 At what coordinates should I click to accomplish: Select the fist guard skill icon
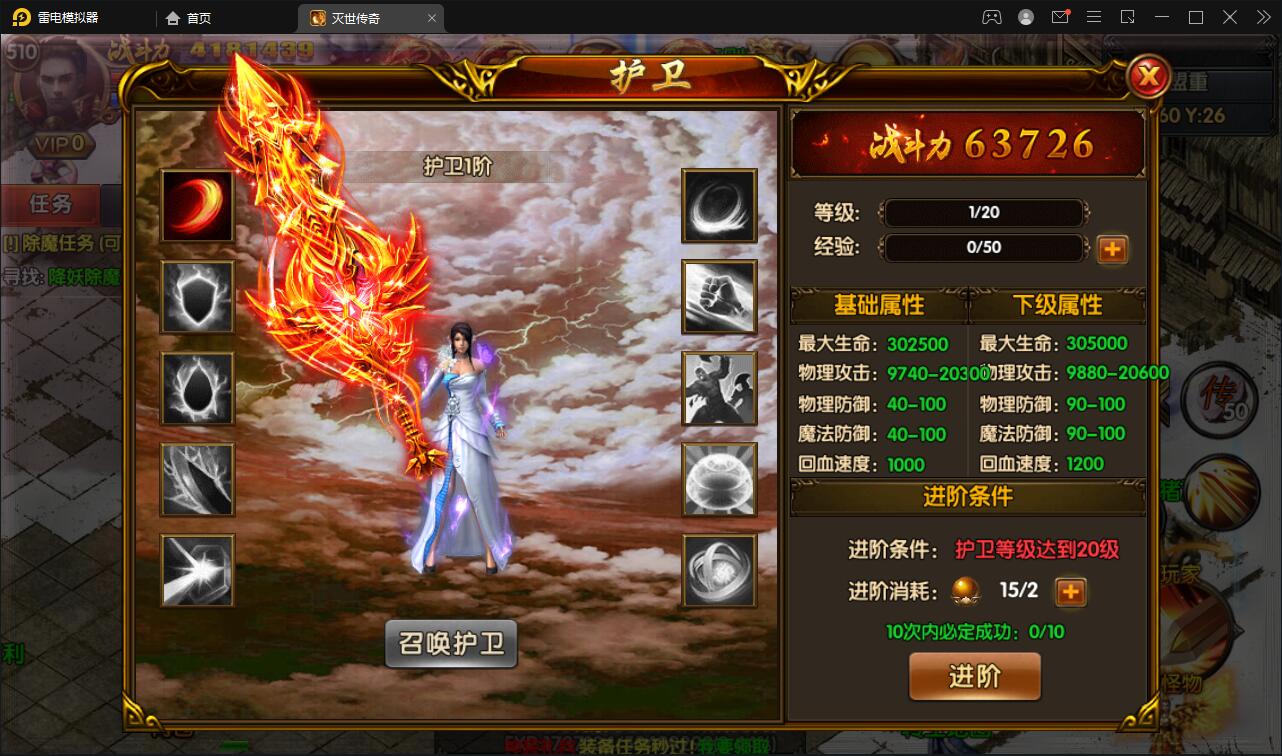coord(719,297)
